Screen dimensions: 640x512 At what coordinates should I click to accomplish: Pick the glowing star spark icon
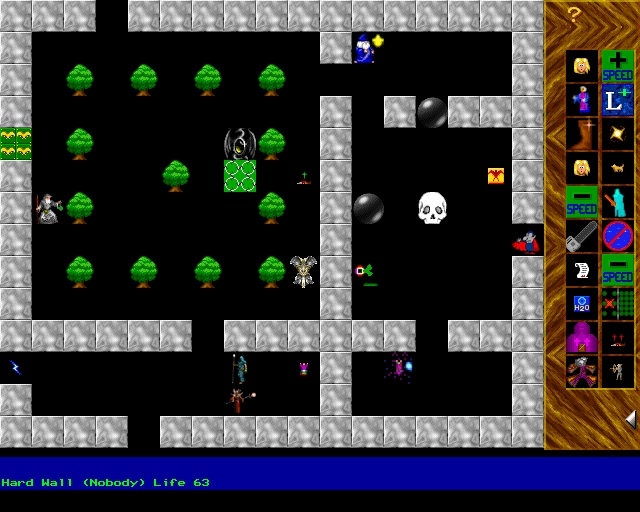(x=617, y=134)
